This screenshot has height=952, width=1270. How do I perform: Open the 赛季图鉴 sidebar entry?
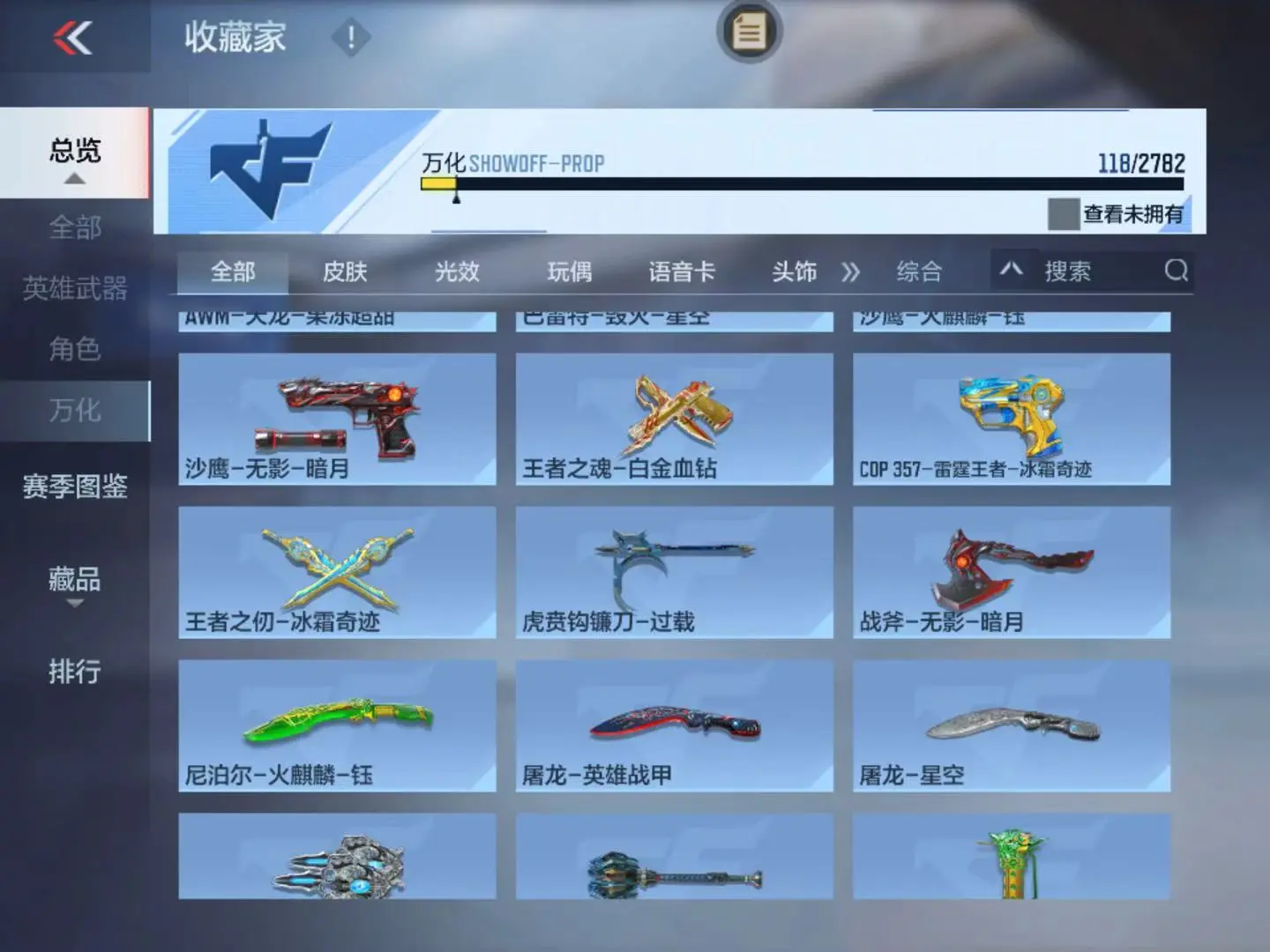[x=75, y=486]
